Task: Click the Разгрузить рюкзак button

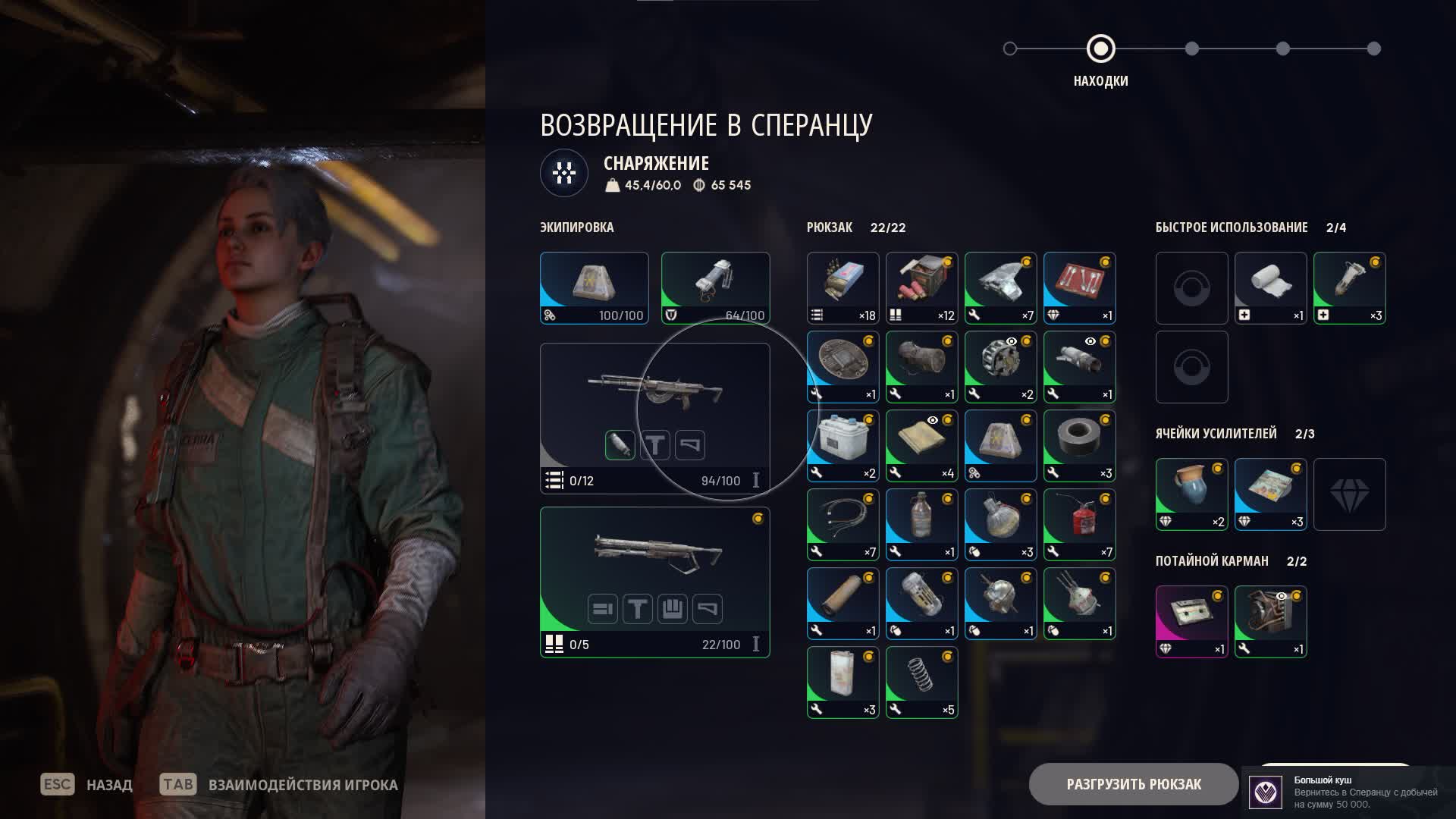Action: pos(1133,784)
